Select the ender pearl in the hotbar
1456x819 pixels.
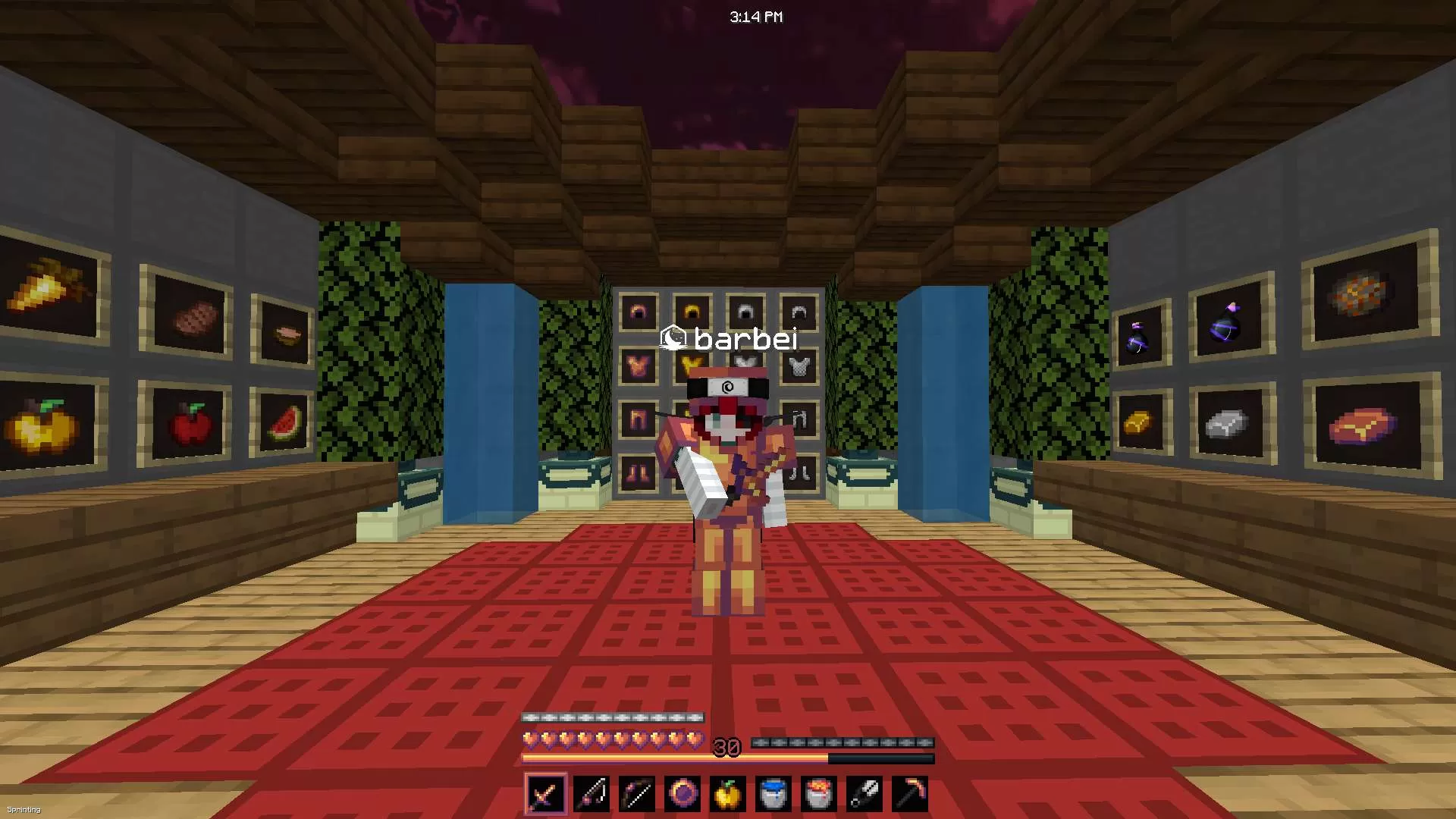[x=682, y=793]
